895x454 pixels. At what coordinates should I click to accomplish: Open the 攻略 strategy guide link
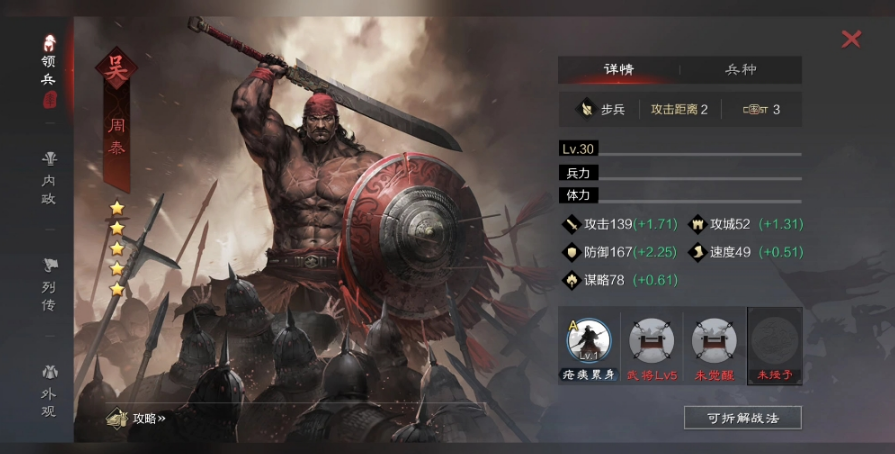coord(138,418)
